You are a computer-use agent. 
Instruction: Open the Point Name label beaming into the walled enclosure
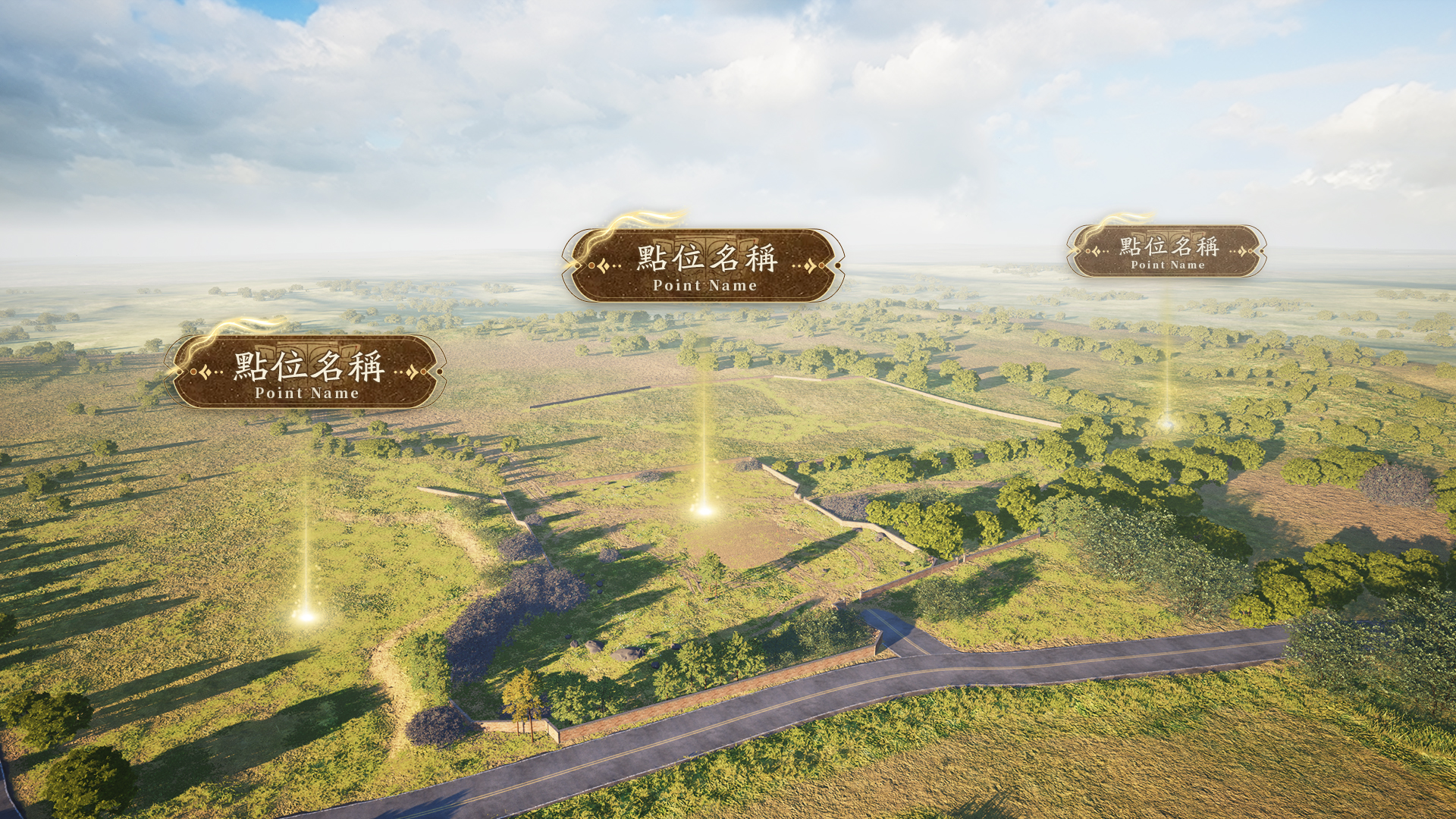pyautogui.click(x=704, y=265)
